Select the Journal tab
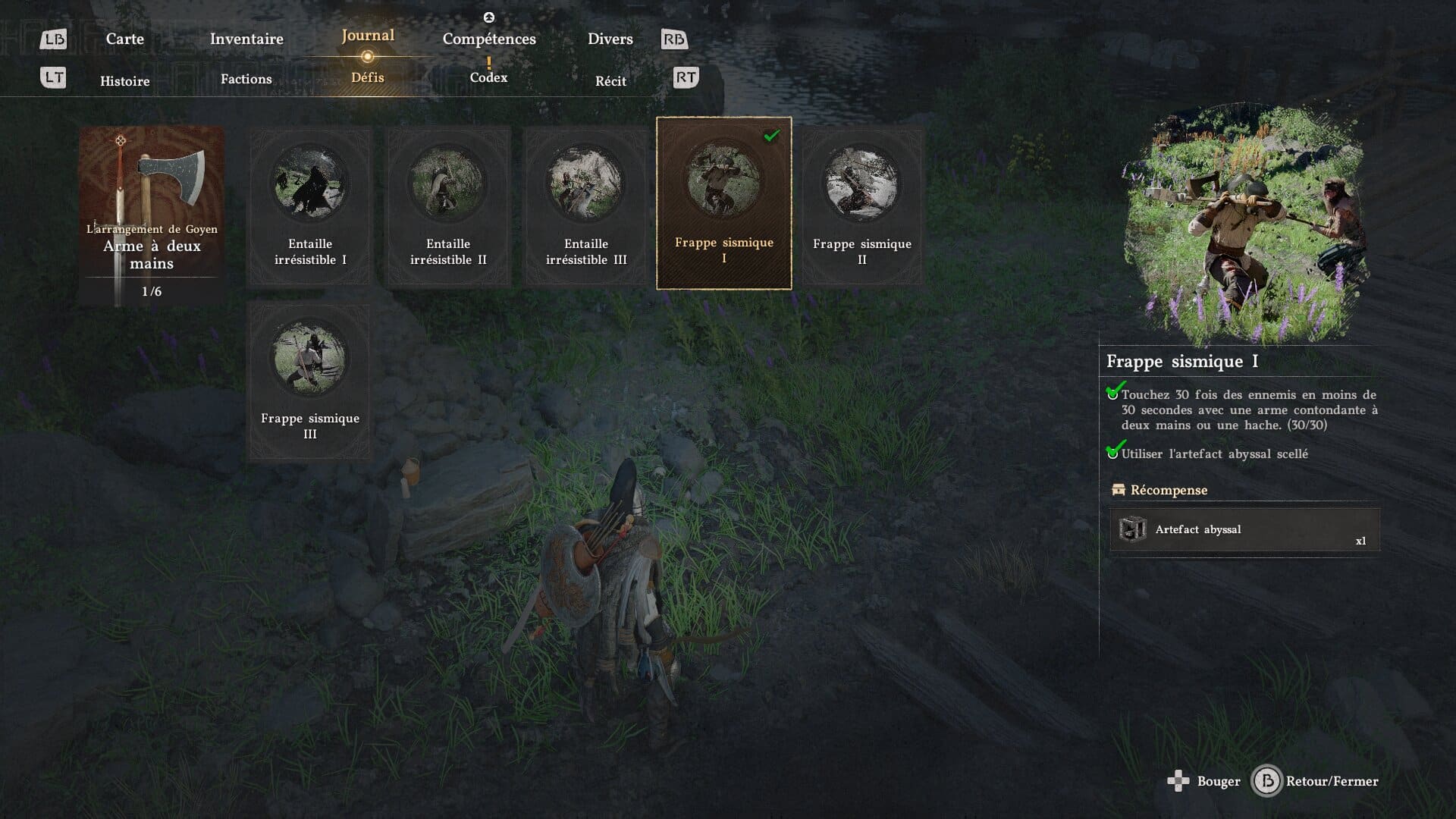Viewport: 1456px width, 819px height. 368,36
